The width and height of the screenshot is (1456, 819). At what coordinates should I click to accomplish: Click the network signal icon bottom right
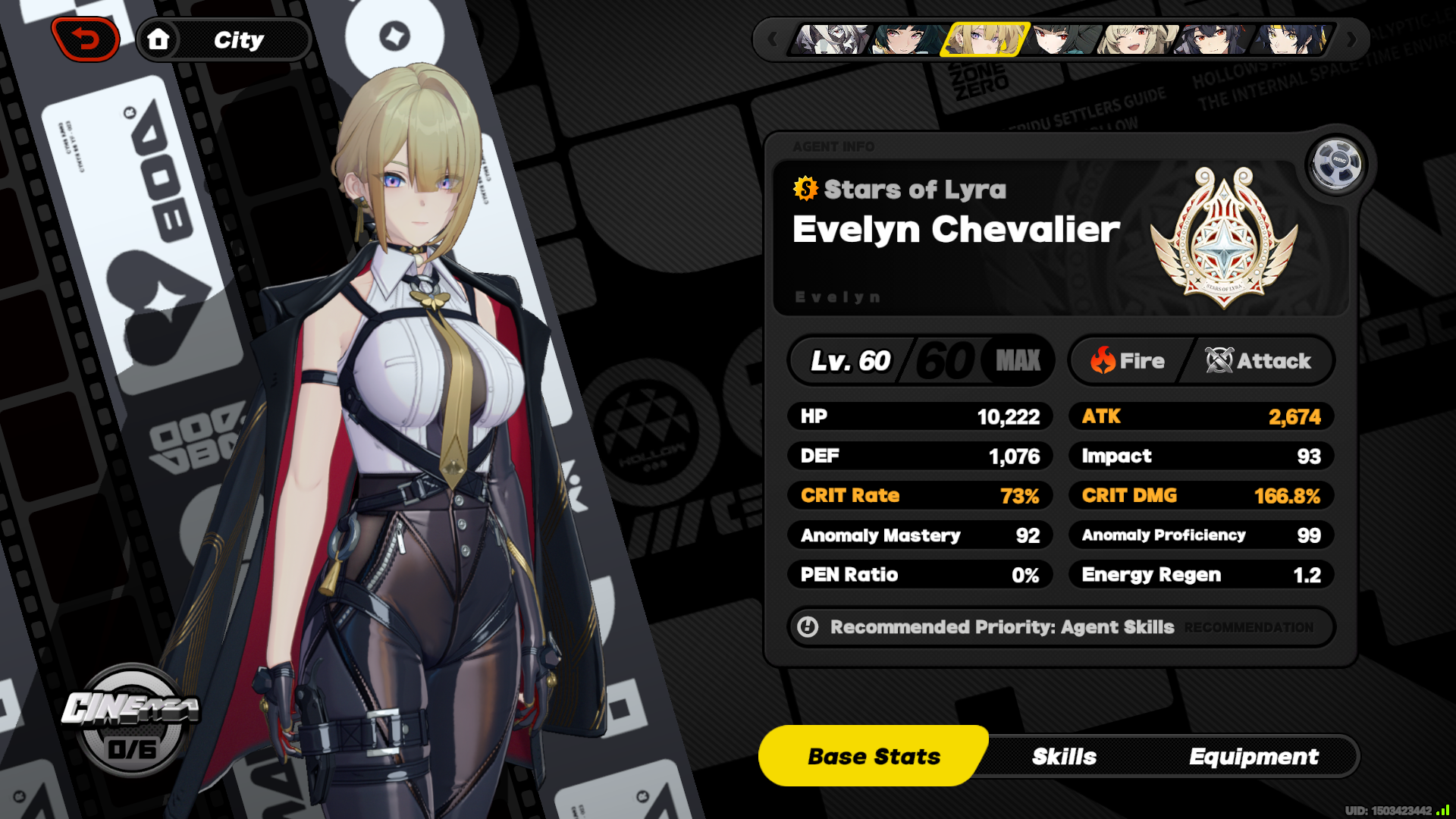[1441, 809]
